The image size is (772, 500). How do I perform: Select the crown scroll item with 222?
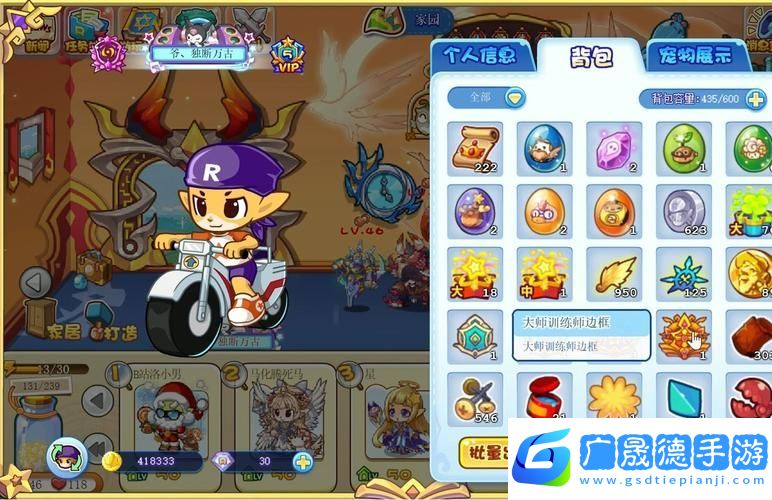tap(474, 149)
